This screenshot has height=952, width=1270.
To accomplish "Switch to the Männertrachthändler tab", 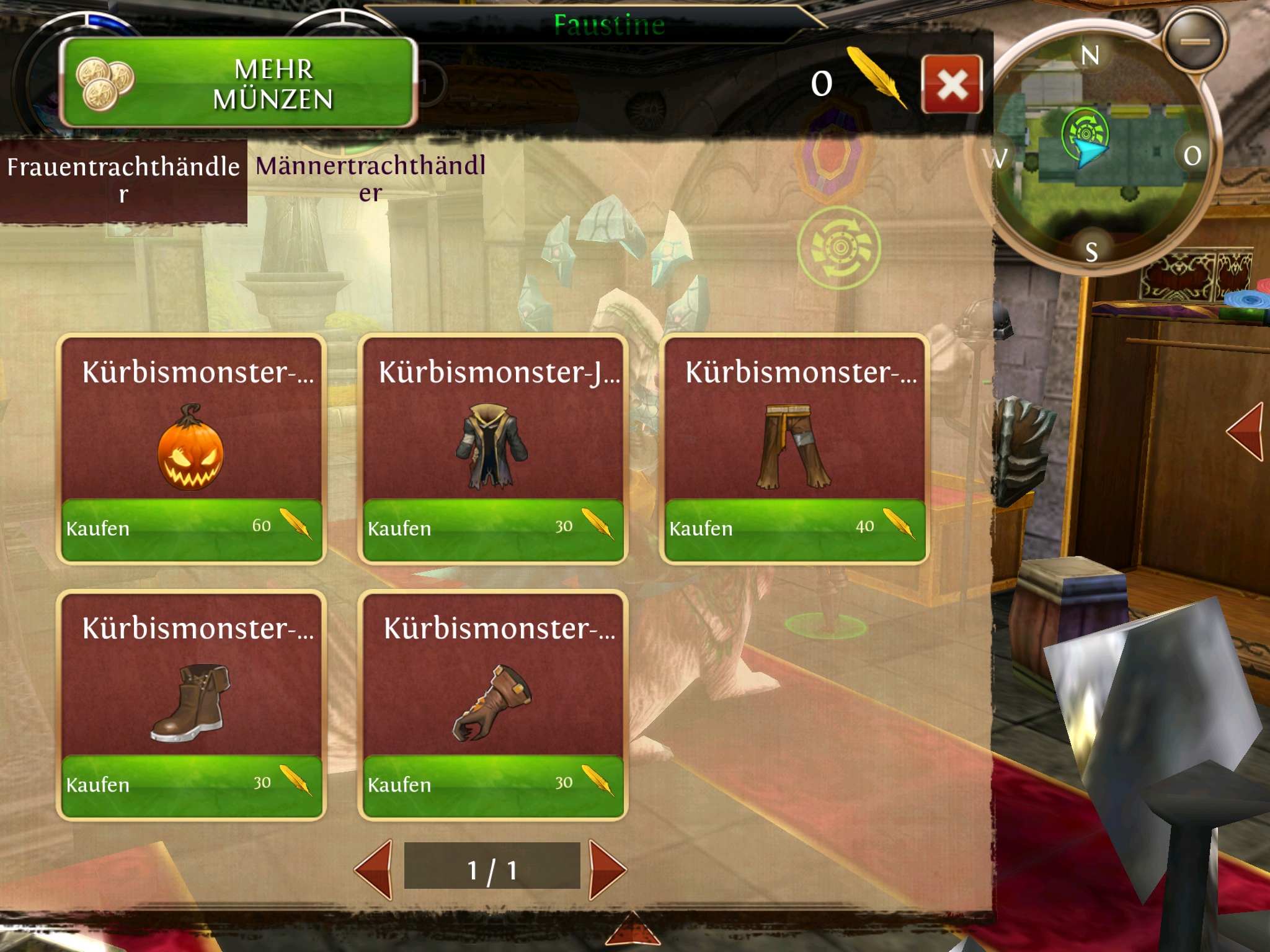I will (x=370, y=178).
